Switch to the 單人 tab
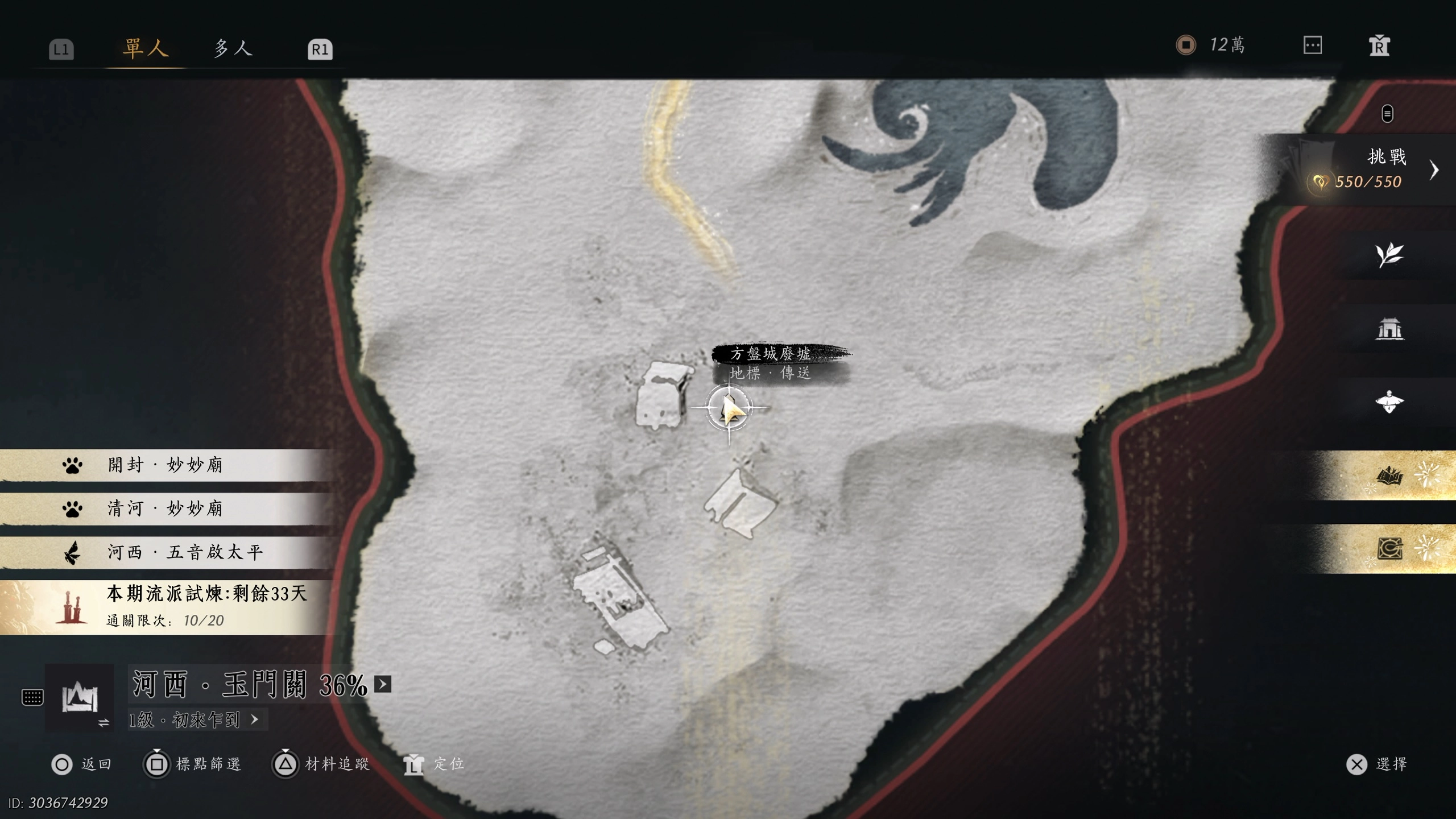 146,48
